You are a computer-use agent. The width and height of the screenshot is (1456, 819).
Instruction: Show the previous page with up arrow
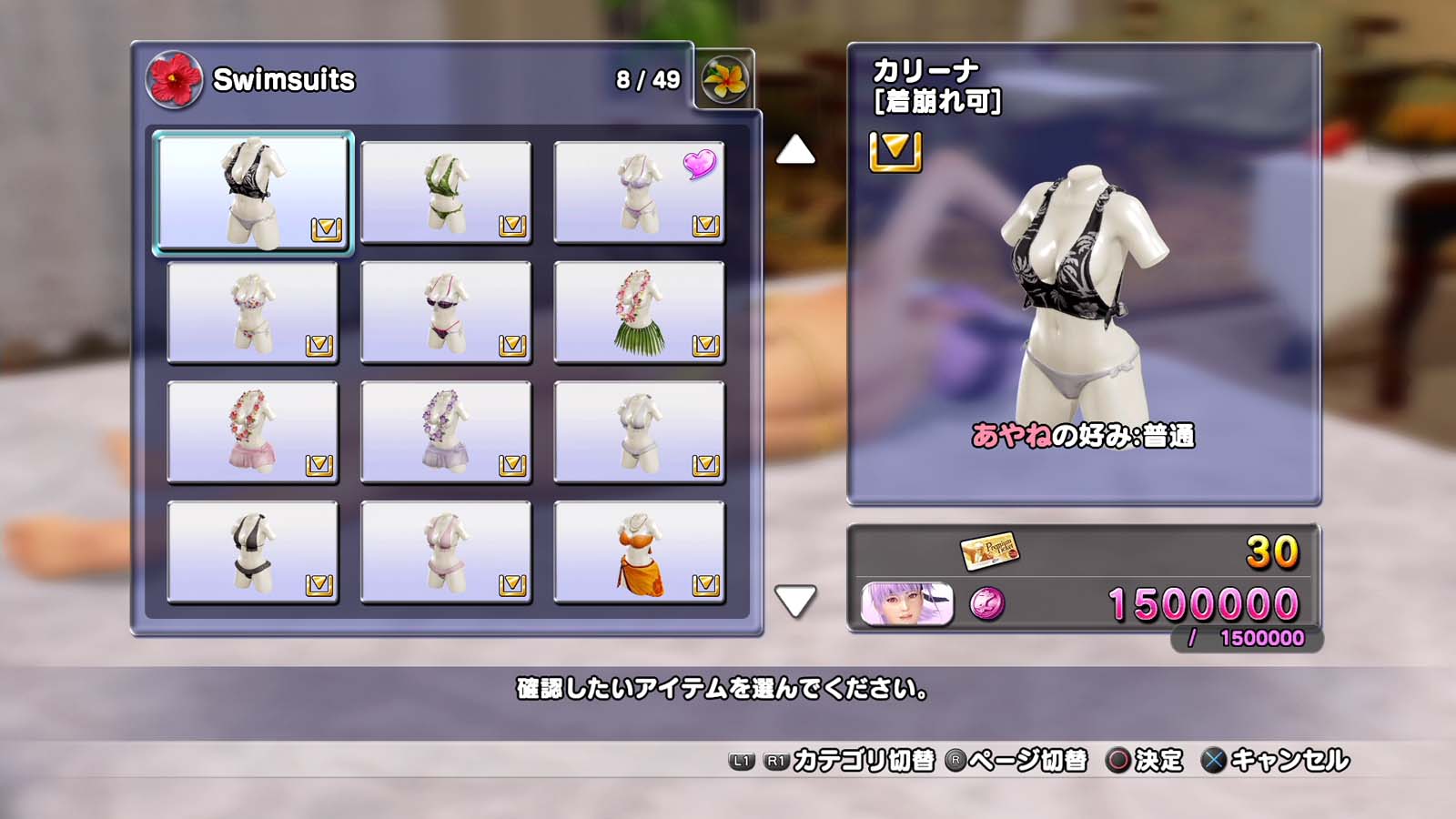pyautogui.click(x=795, y=150)
